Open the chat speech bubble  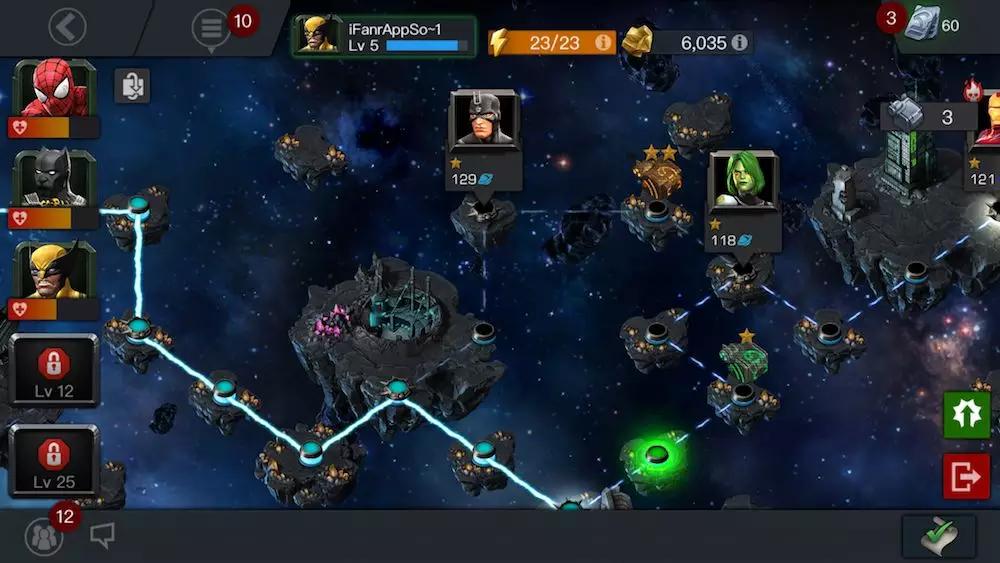(102, 537)
